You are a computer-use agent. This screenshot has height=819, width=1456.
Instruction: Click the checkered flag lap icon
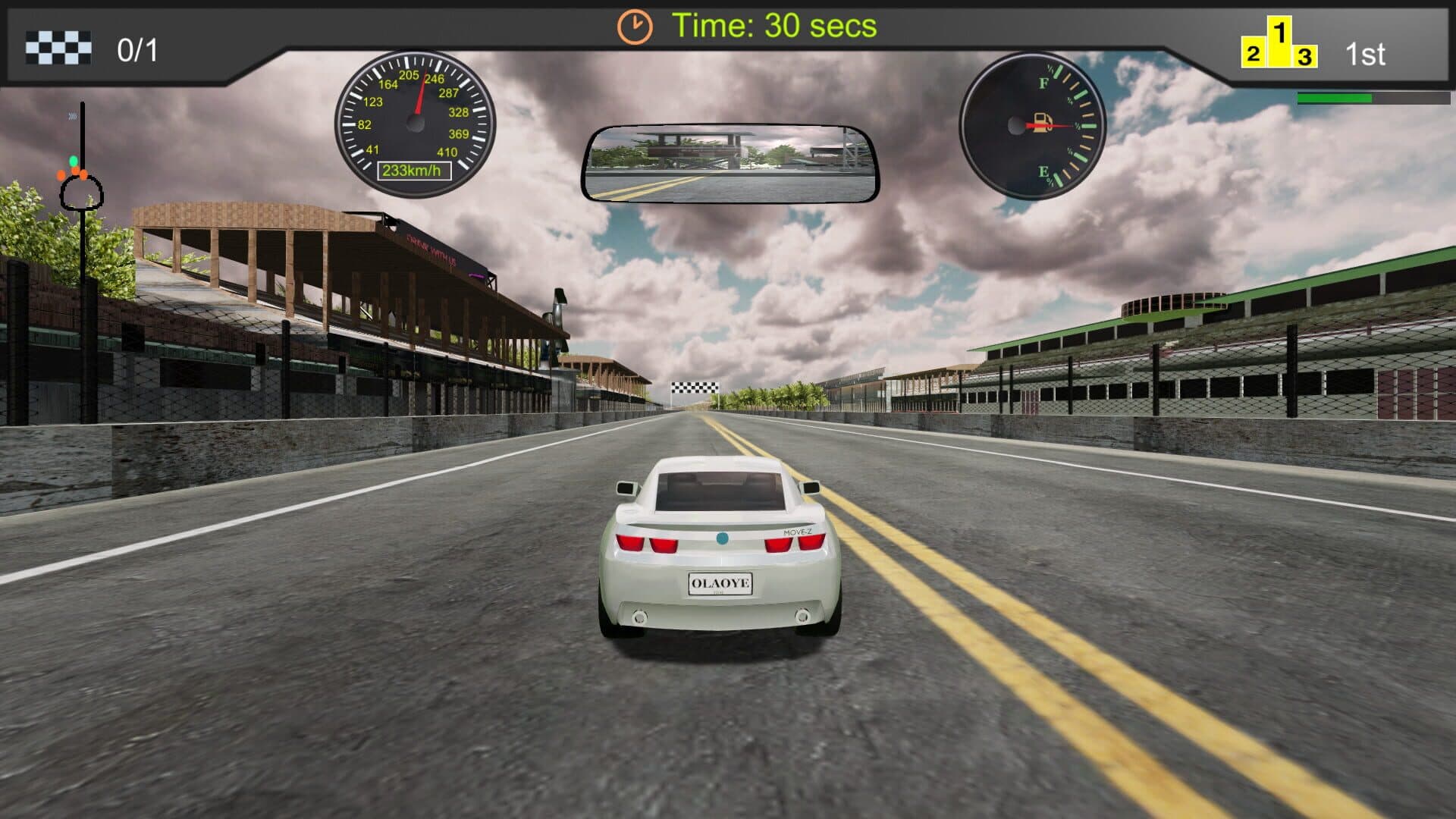click(58, 48)
